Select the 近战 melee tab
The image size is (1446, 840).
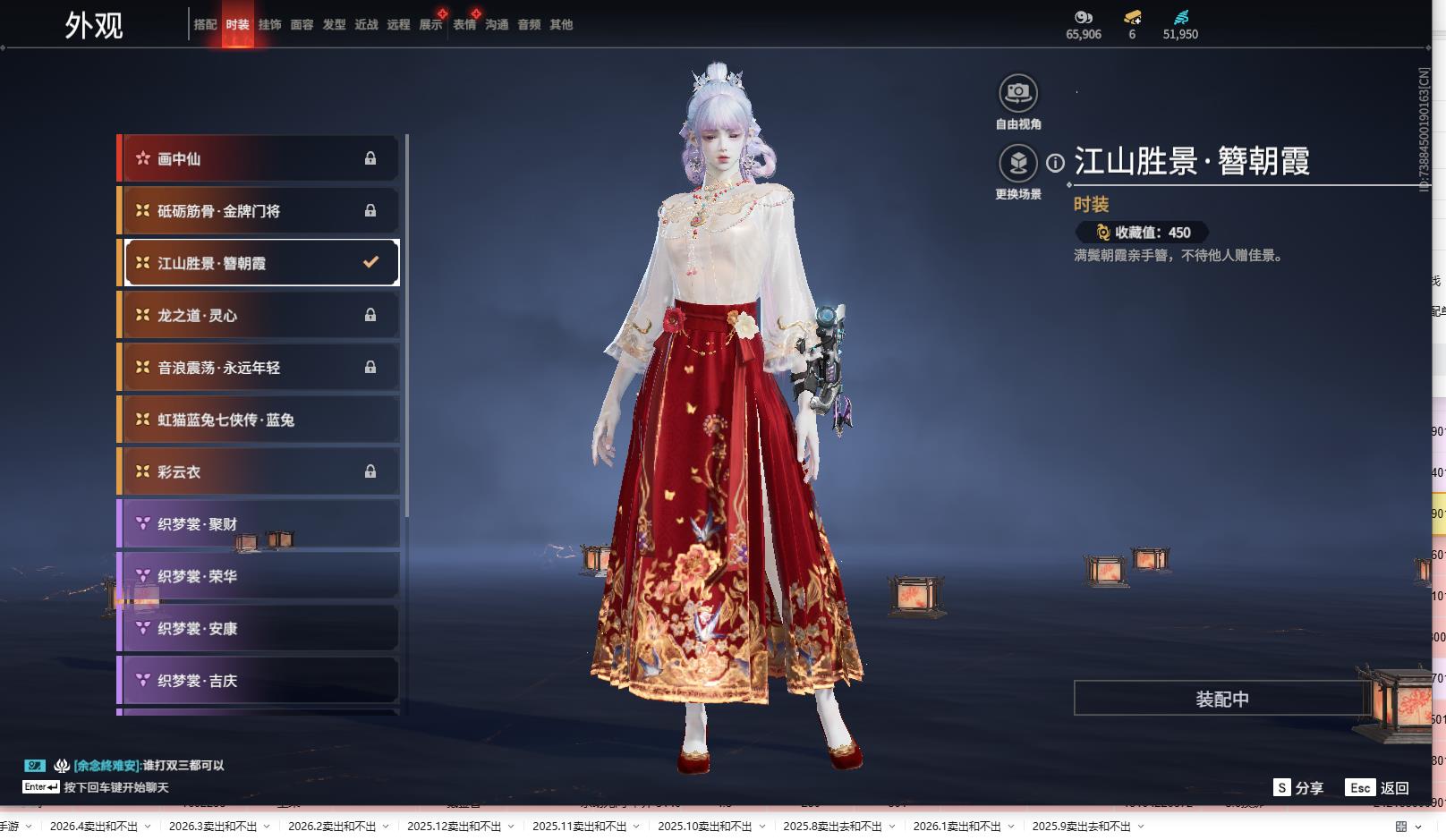tap(366, 25)
